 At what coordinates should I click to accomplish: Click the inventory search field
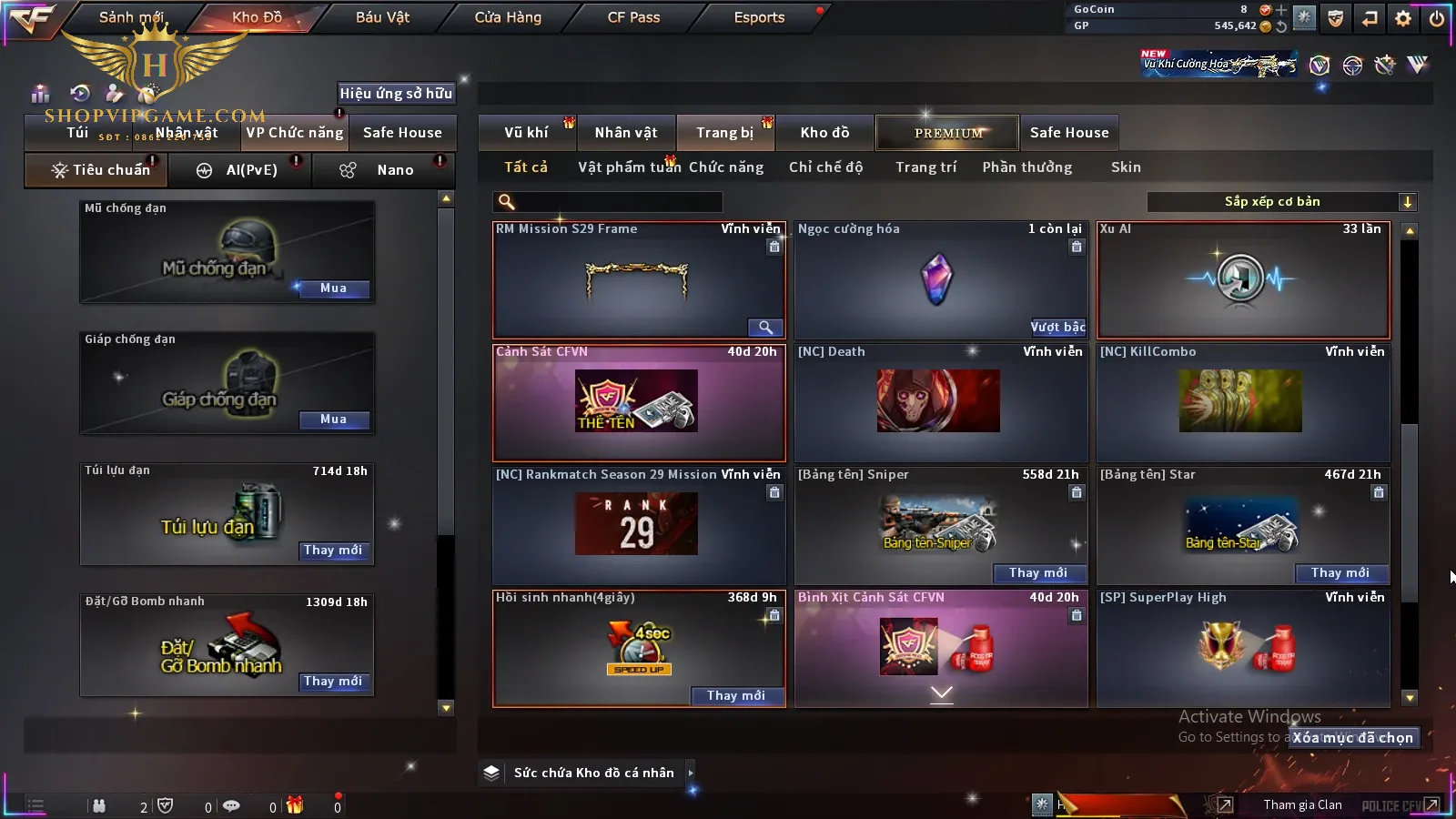608,202
